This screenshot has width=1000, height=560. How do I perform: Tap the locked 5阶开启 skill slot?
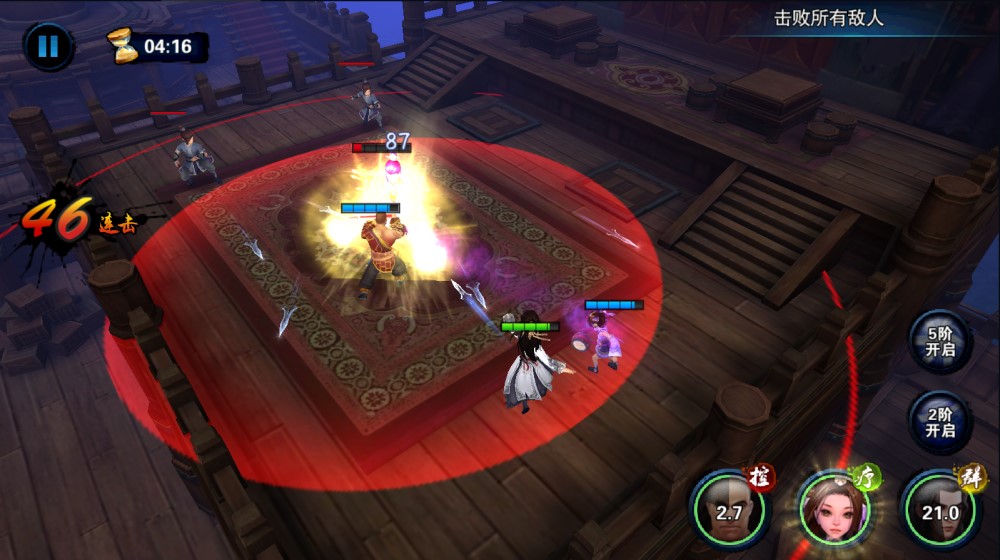(x=940, y=341)
